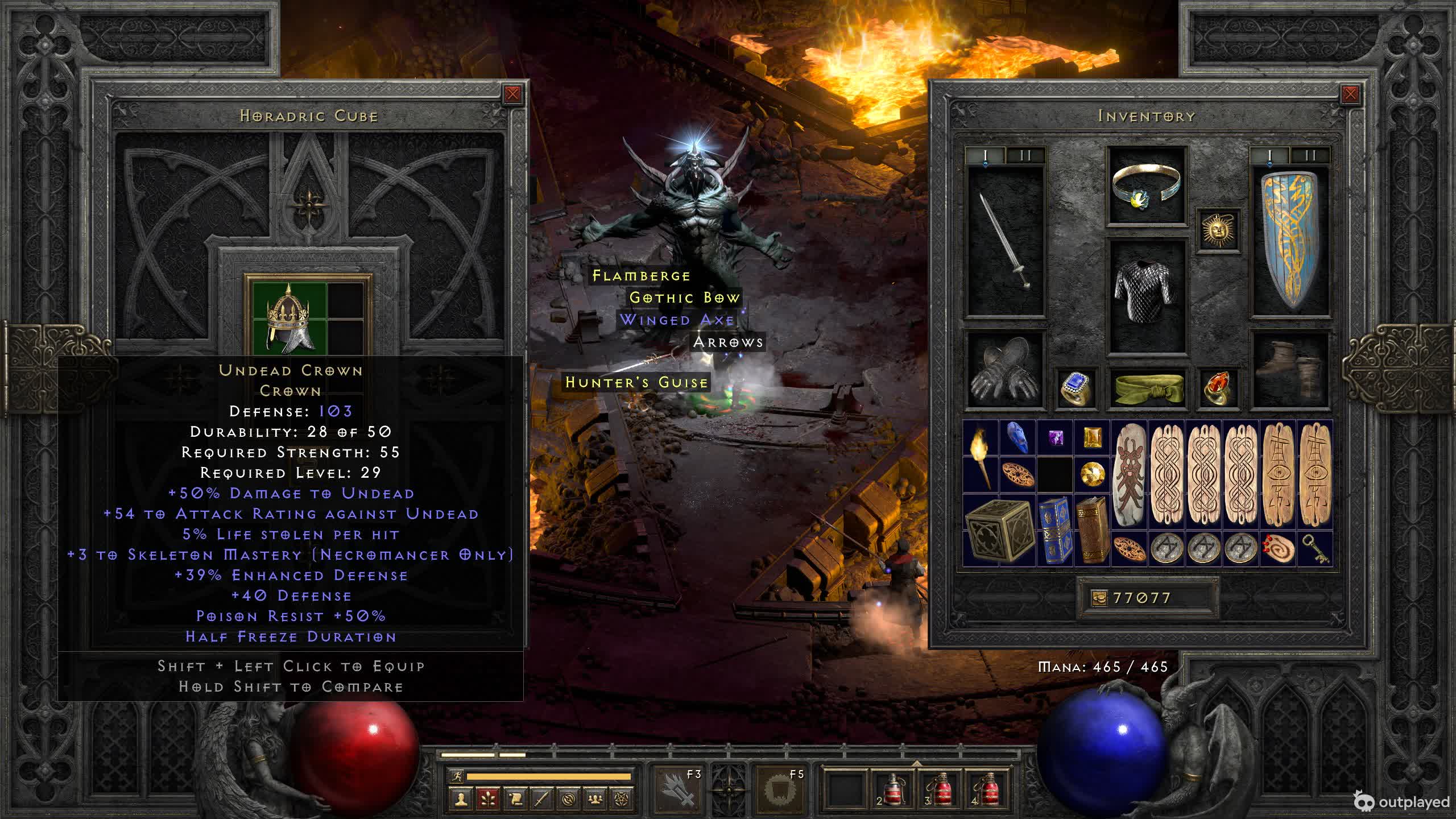Close the Inventory panel
Viewport: 1456px width, 819px height.
1350,94
